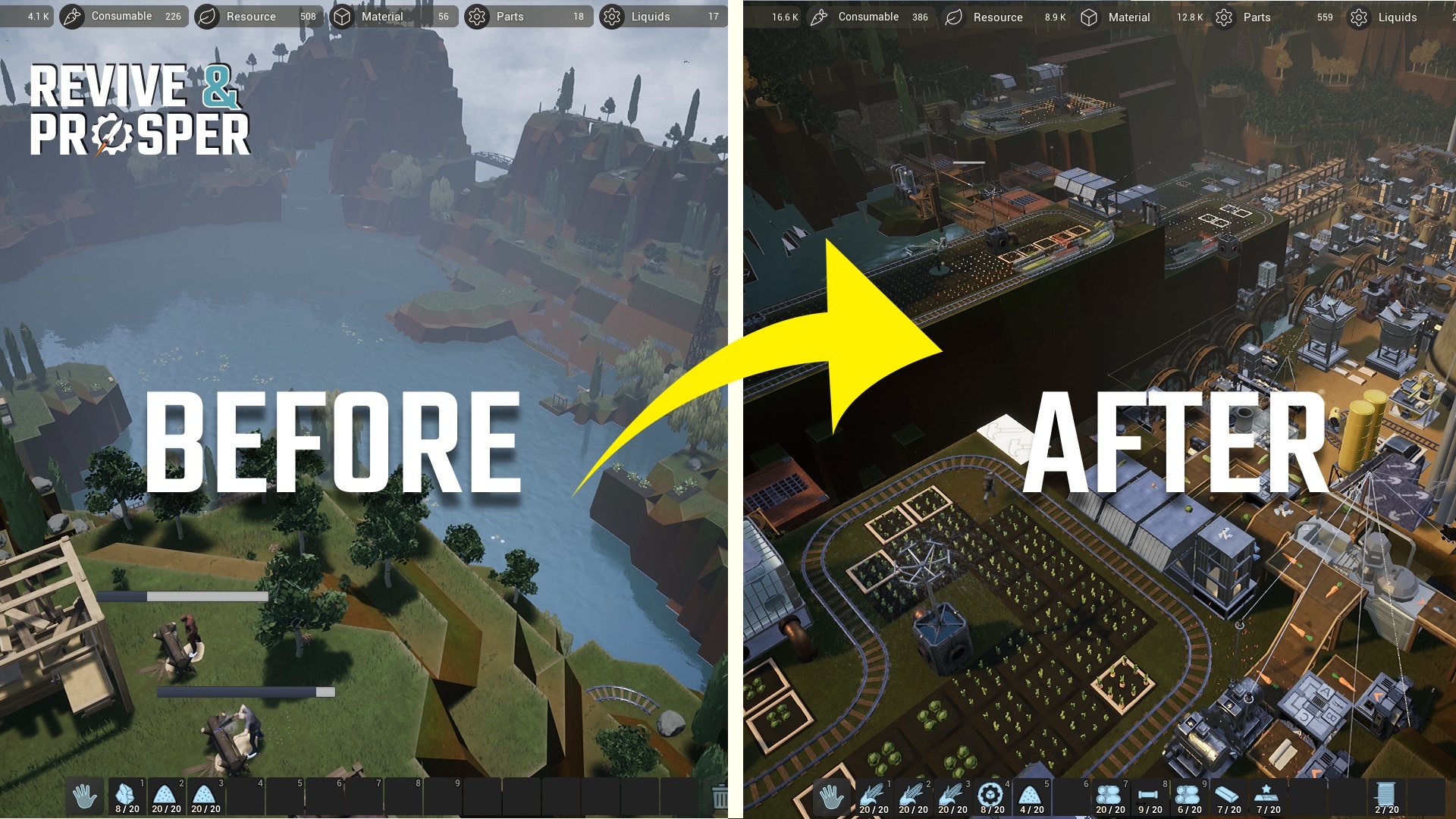Select the hand tool on the left hotbar
Viewport: 1456px width, 819px height.
(85, 796)
